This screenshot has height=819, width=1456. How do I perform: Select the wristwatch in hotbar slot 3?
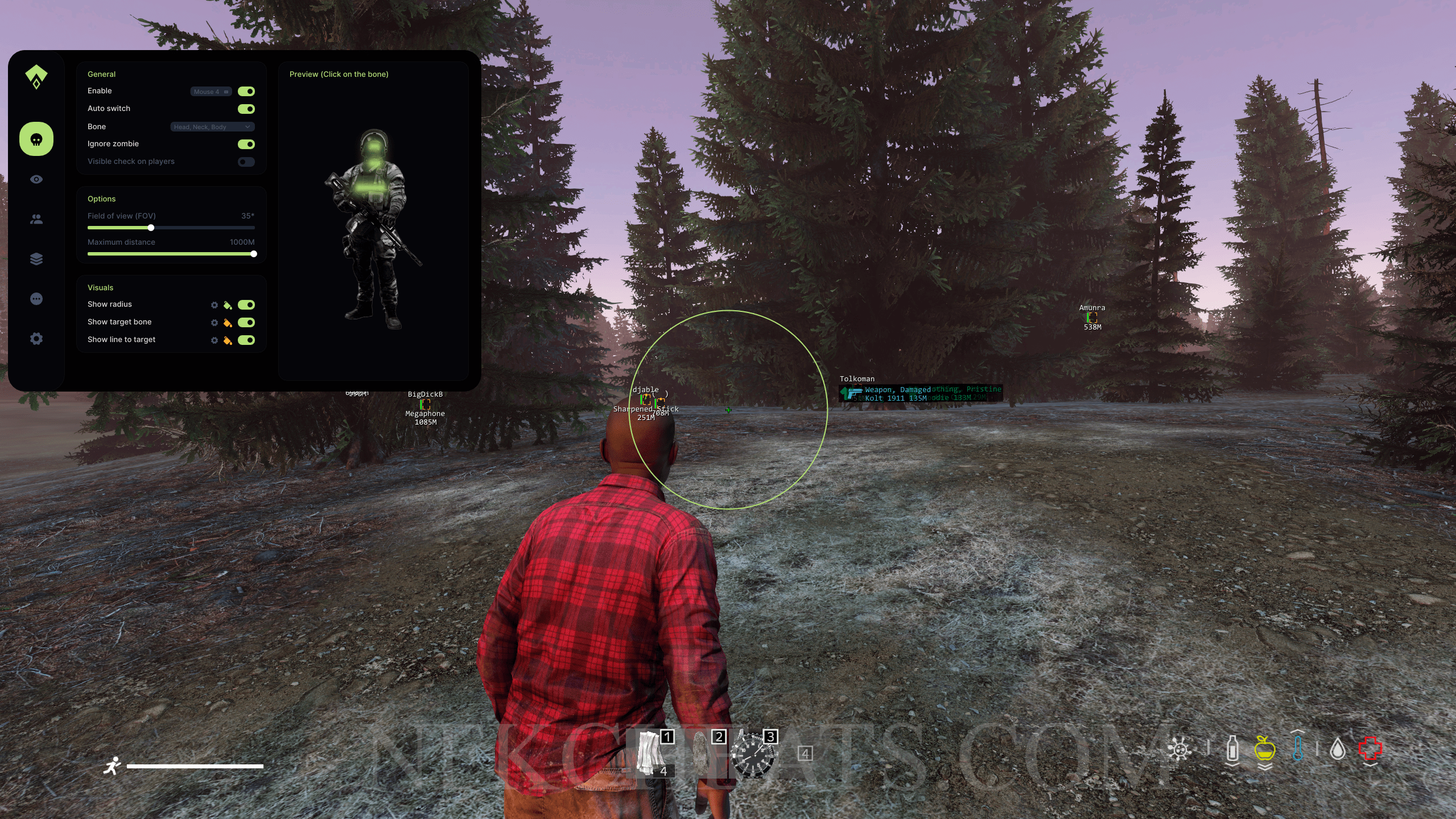[753, 755]
